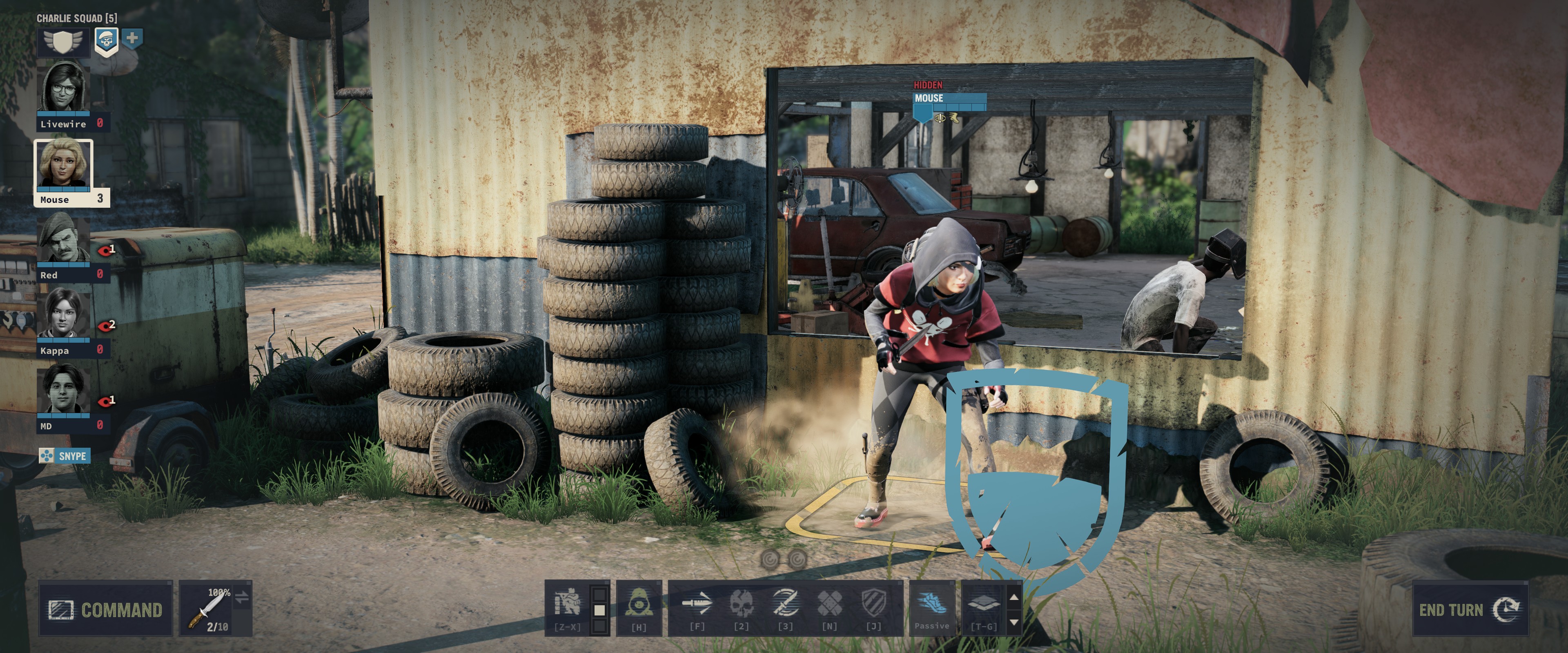1568x653 pixels.
Task: Select the skull beret squad badge
Action: [x=107, y=41]
